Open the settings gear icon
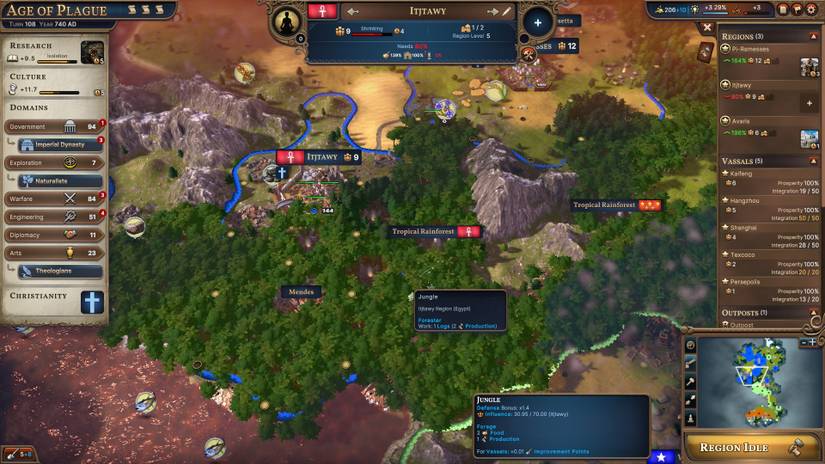 point(782,9)
